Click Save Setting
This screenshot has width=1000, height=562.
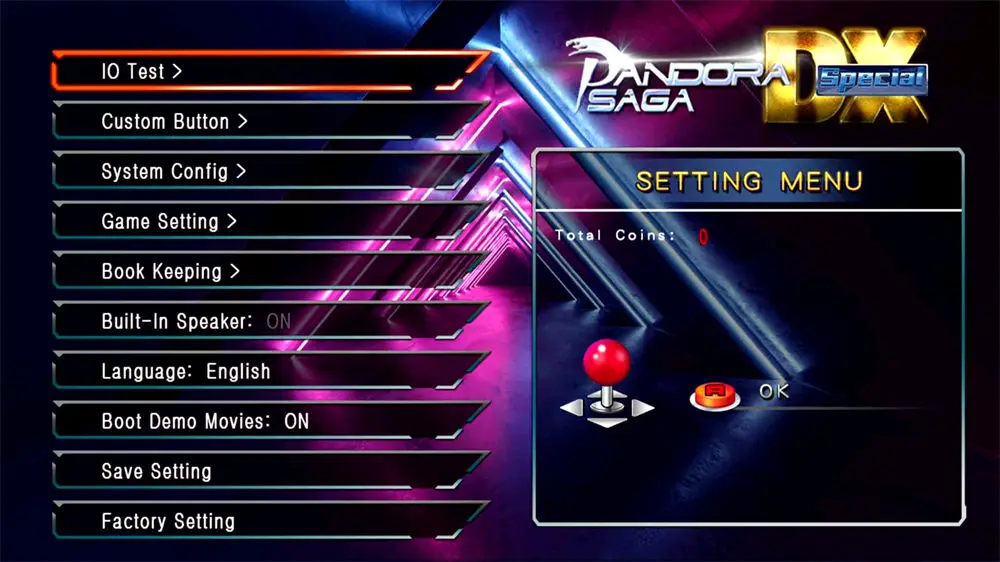point(156,472)
